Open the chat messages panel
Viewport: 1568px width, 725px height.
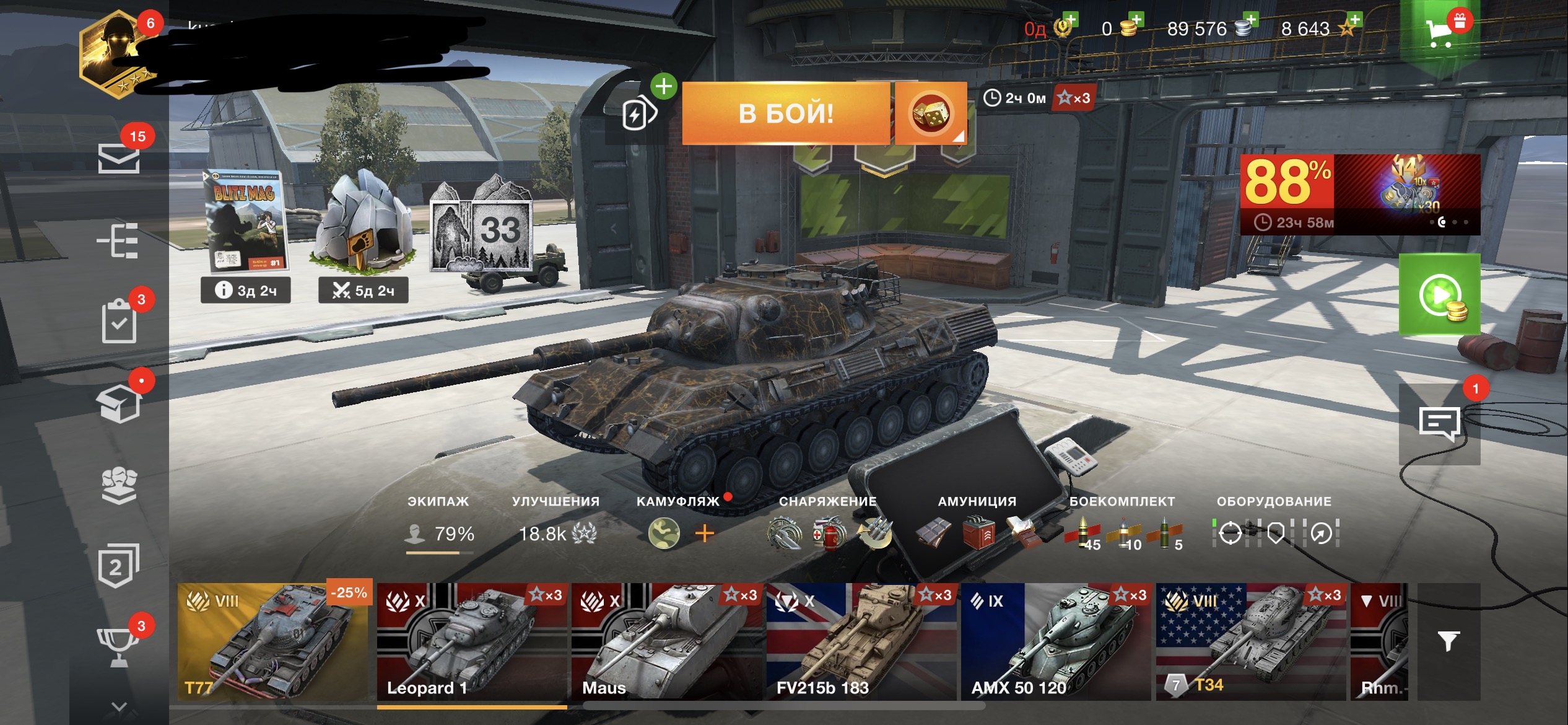pos(1439,424)
